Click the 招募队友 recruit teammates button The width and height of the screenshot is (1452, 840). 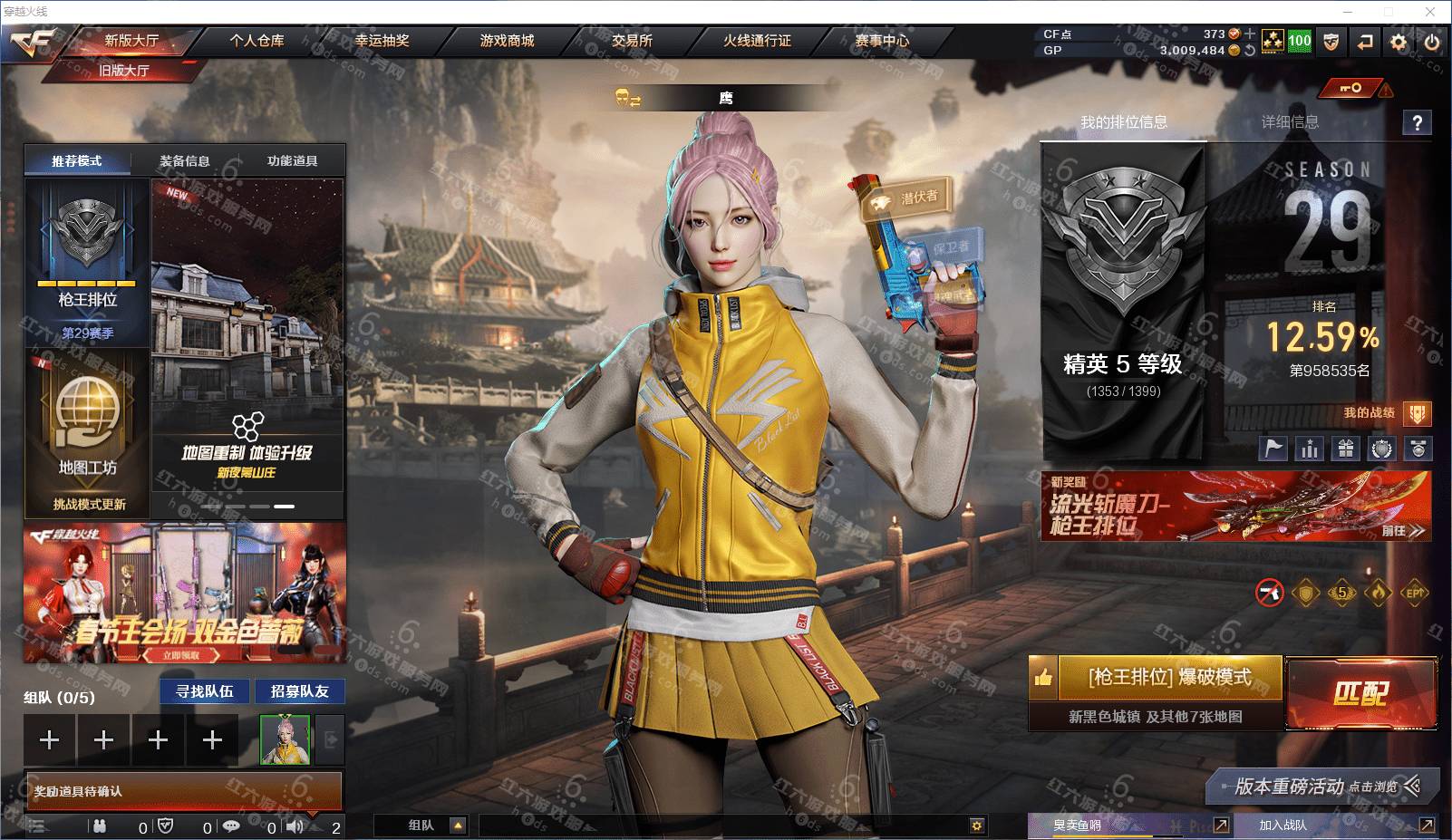point(300,691)
